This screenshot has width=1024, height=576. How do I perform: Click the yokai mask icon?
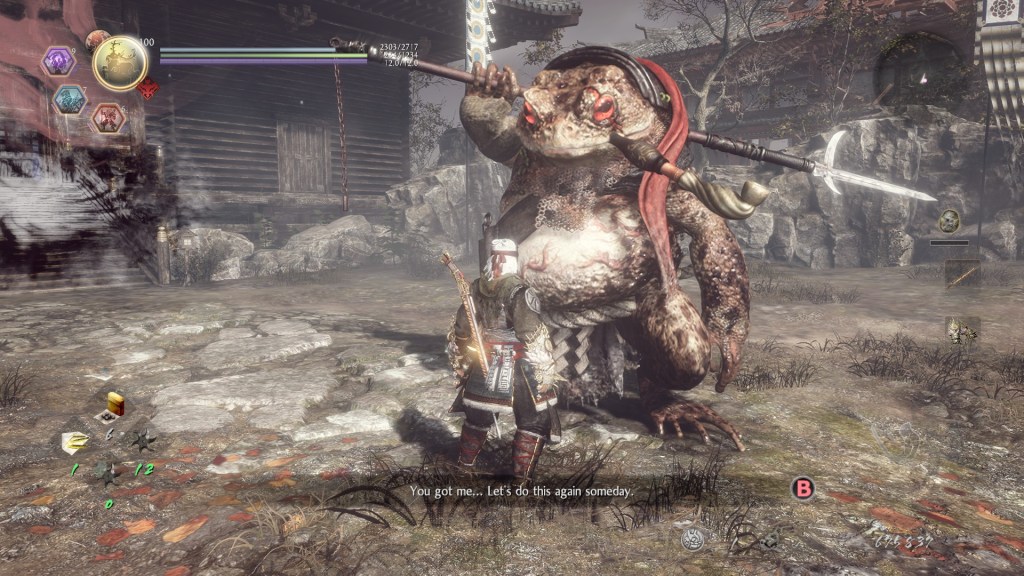[948, 221]
